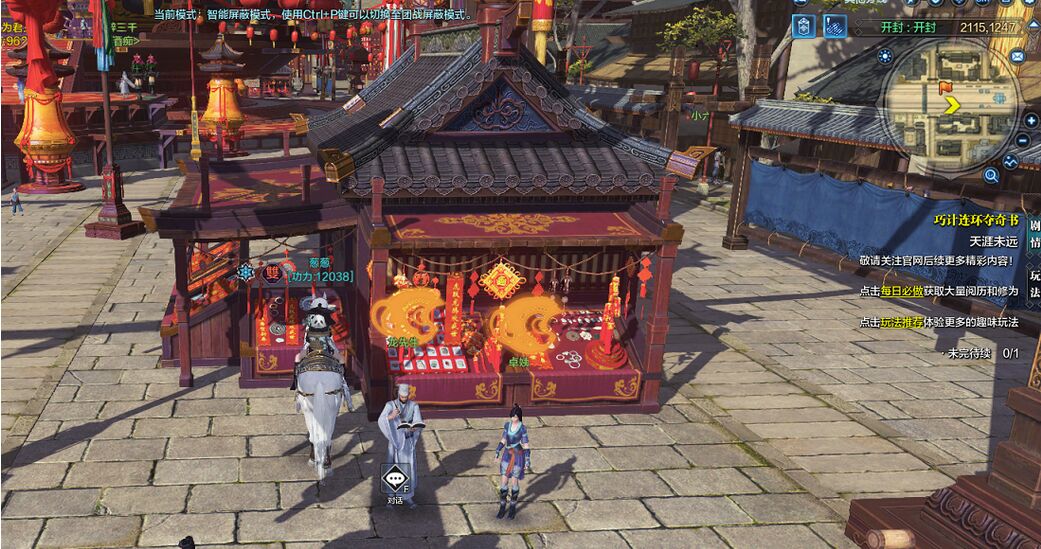Click the orange flag marker on minimap

[x=945, y=88]
